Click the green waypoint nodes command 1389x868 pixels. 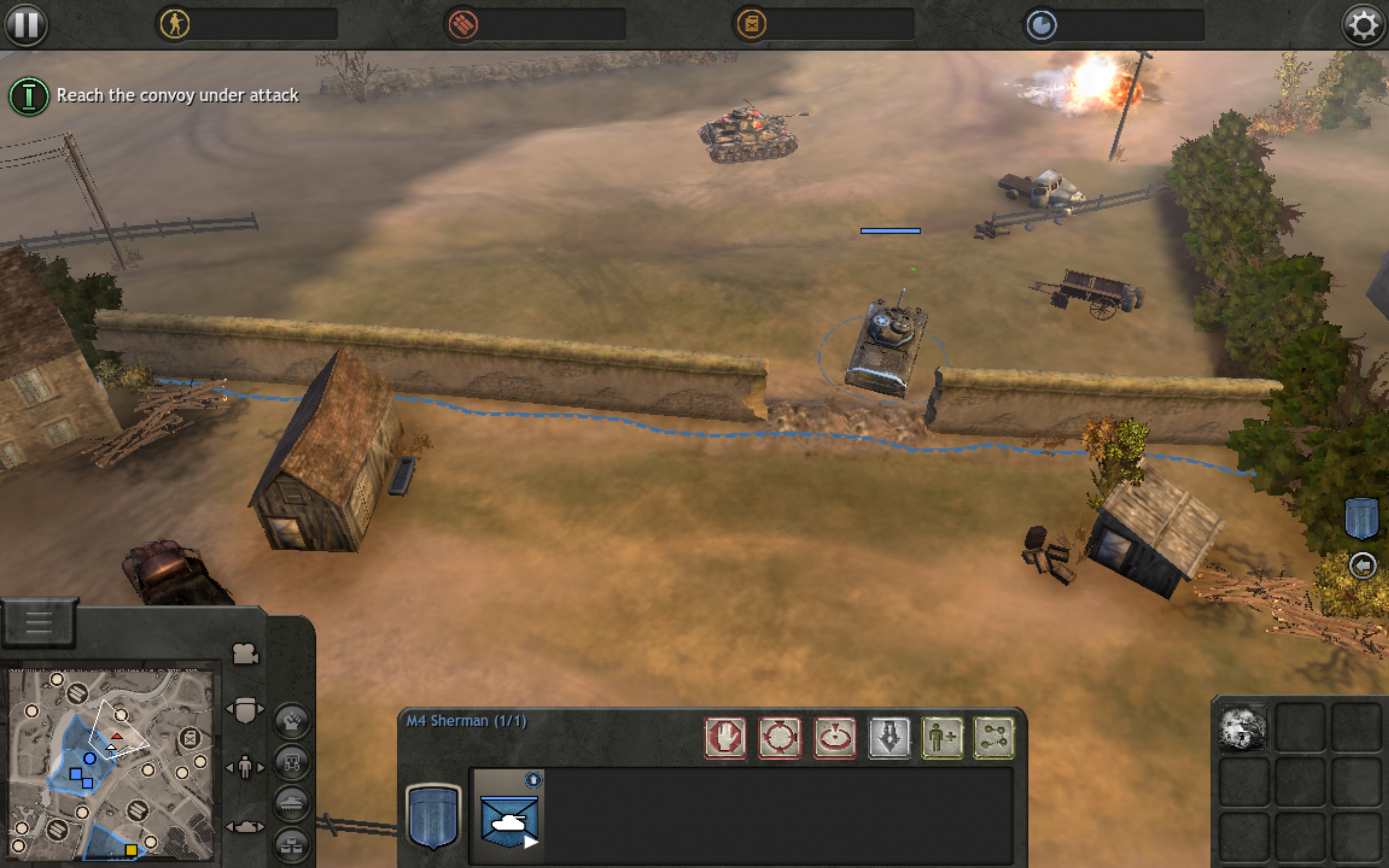pos(994,738)
